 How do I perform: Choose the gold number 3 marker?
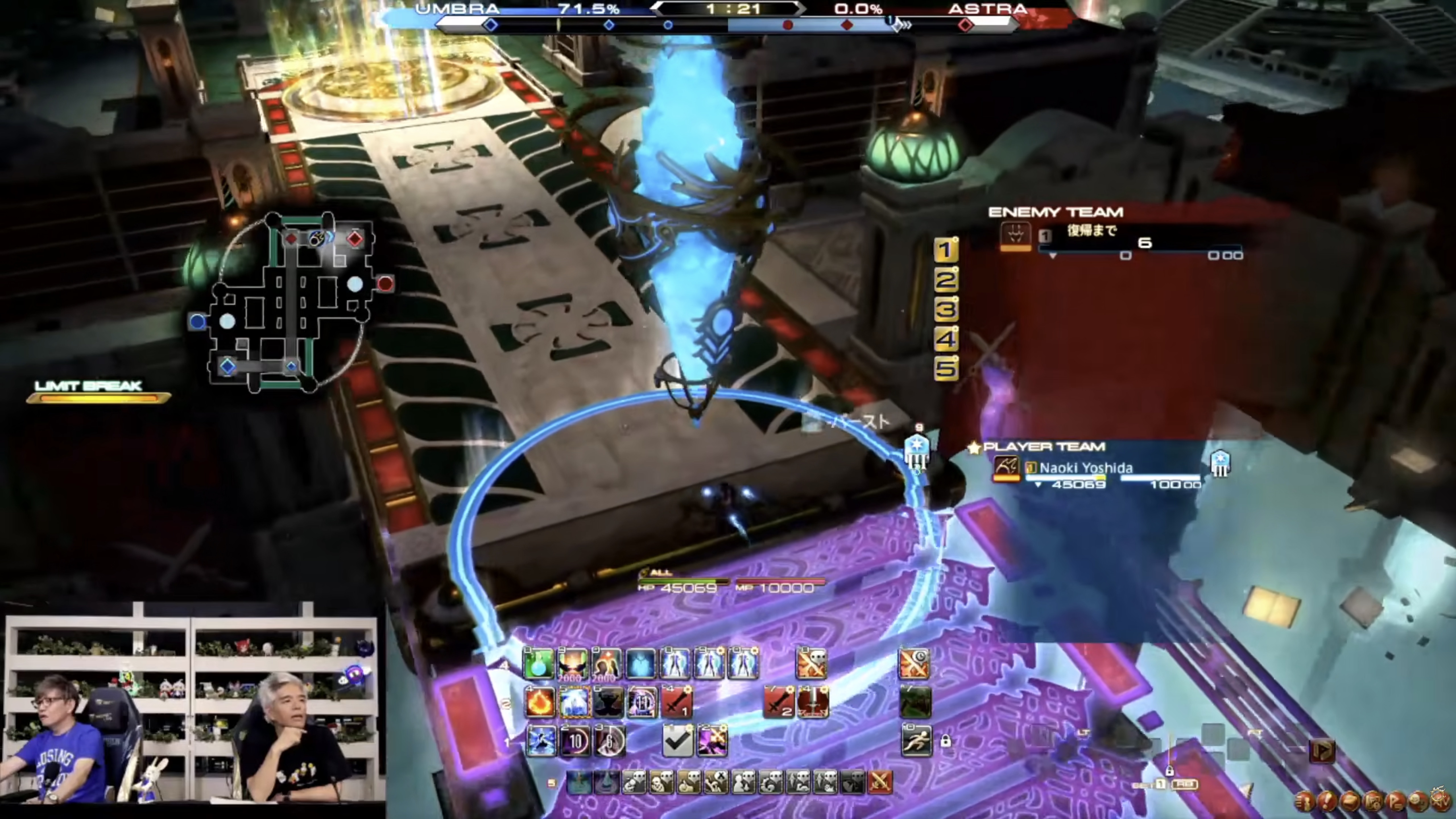point(946,309)
